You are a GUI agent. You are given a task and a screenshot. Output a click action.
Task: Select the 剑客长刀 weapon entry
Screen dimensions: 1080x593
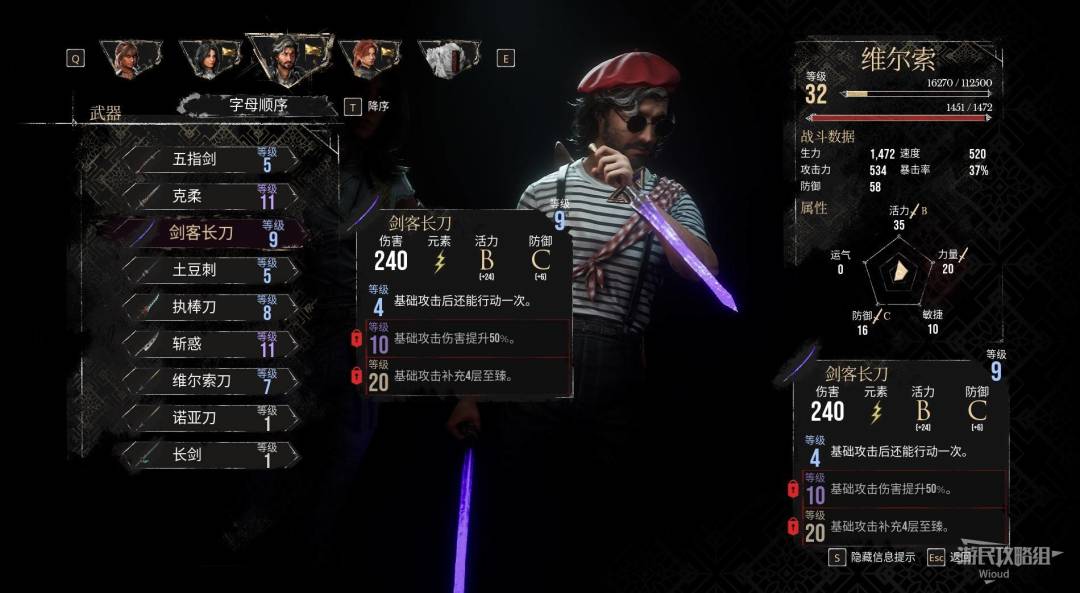(x=208, y=234)
